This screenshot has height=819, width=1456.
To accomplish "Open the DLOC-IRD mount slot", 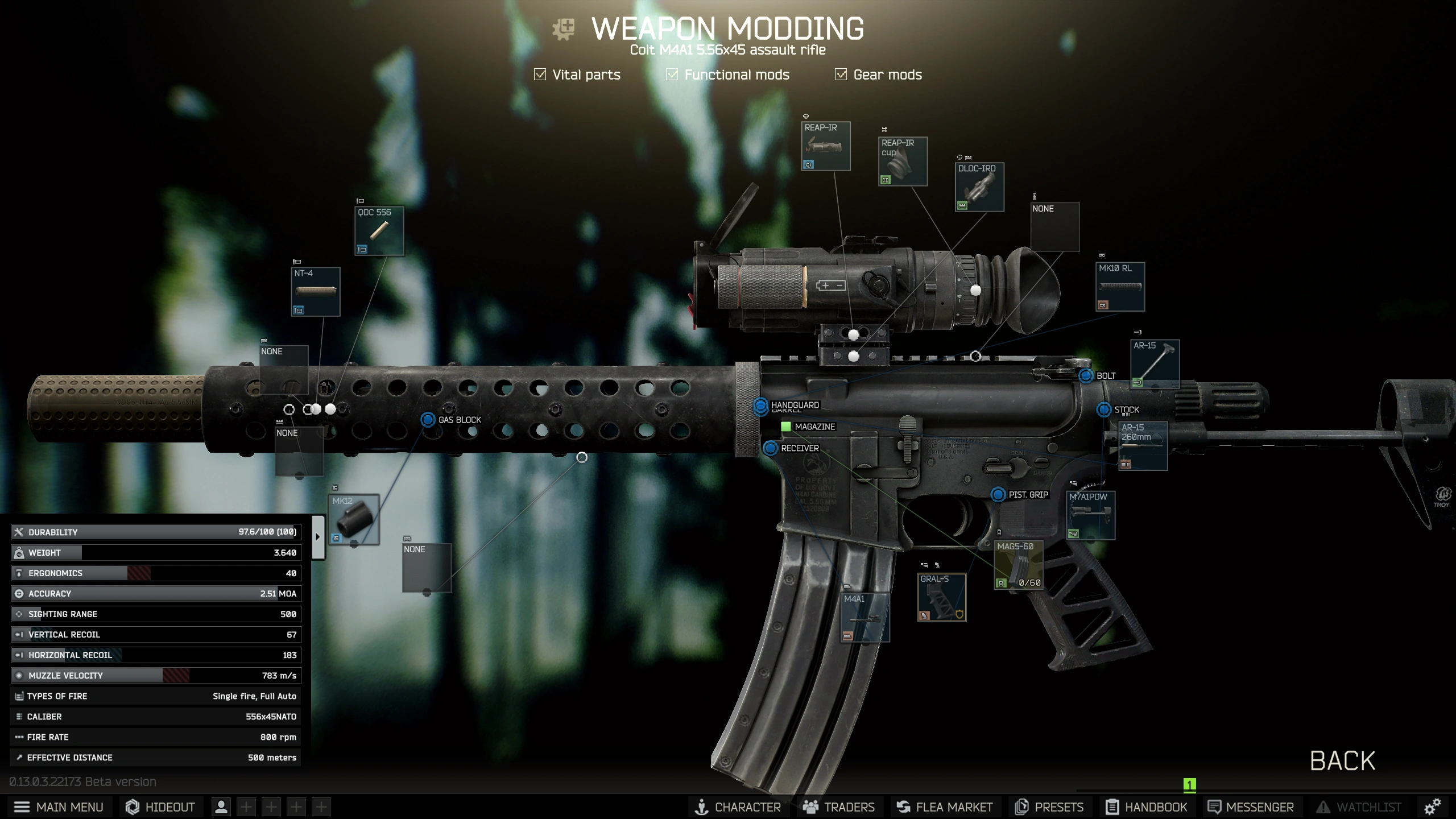I will coord(979,187).
